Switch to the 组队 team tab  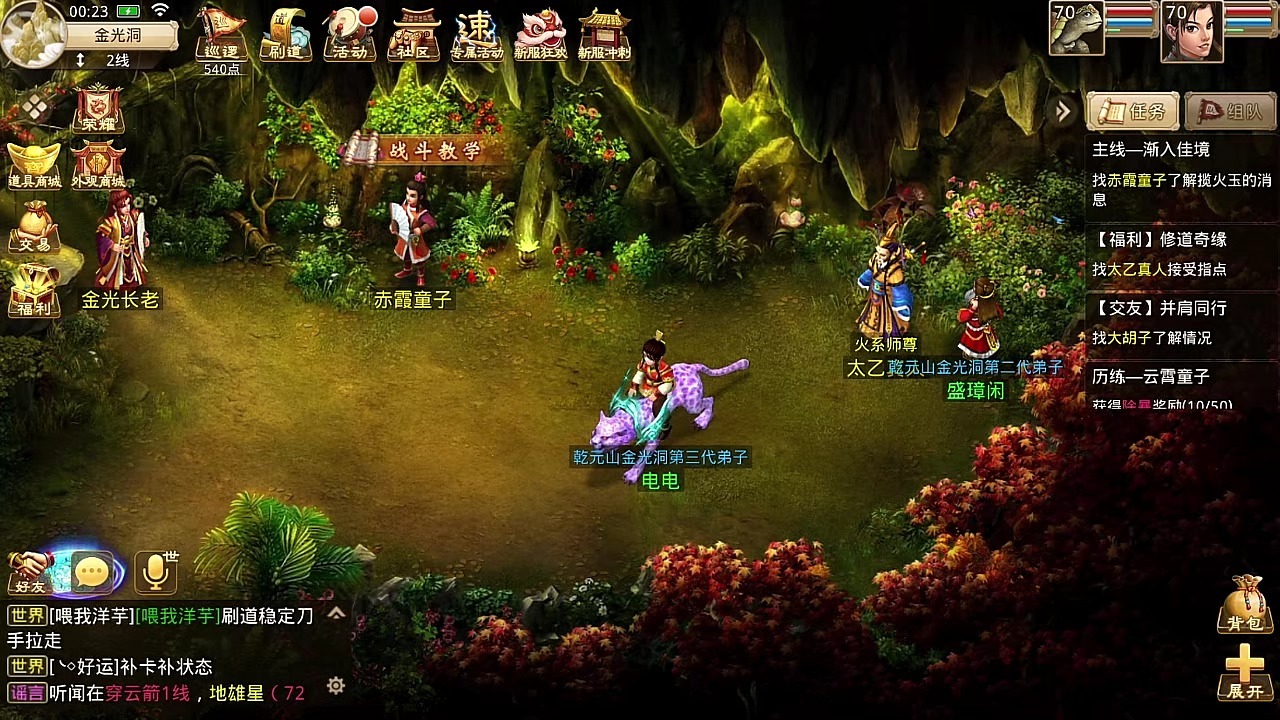coord(1230,112)
